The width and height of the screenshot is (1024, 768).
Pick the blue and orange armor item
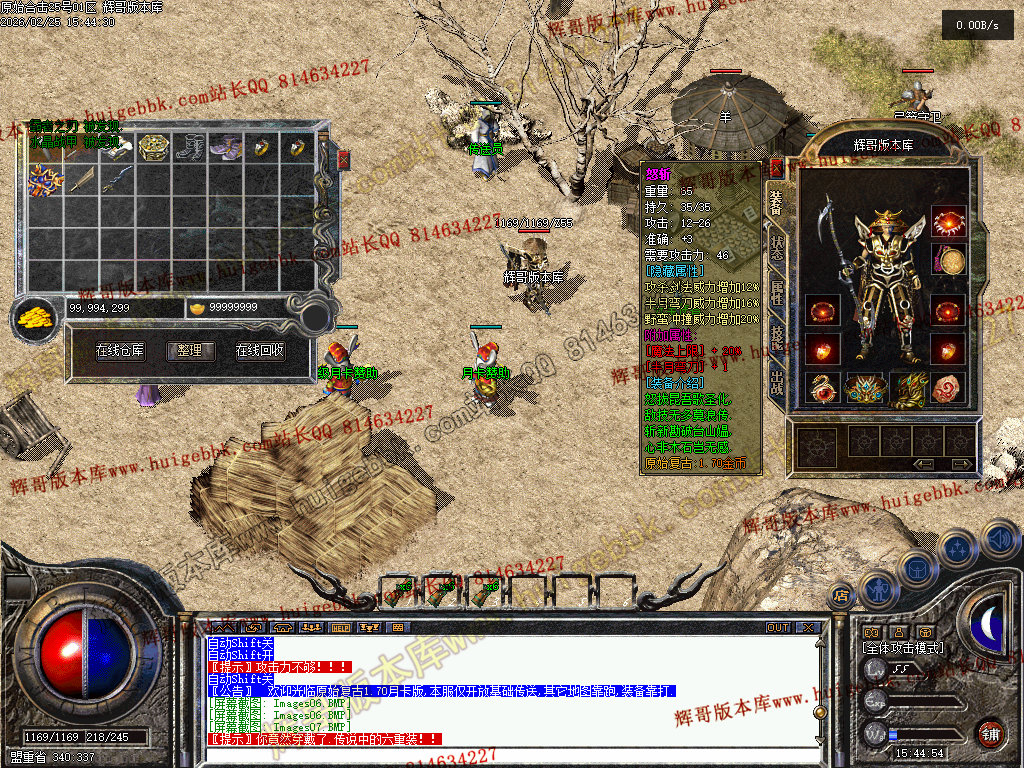(x=45, y=180)
